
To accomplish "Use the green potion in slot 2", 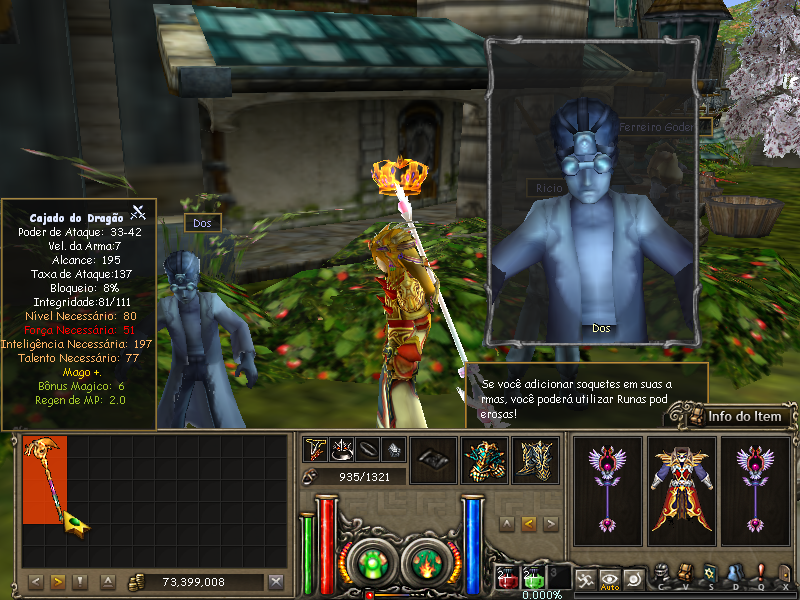I will [x=534, y=578].
